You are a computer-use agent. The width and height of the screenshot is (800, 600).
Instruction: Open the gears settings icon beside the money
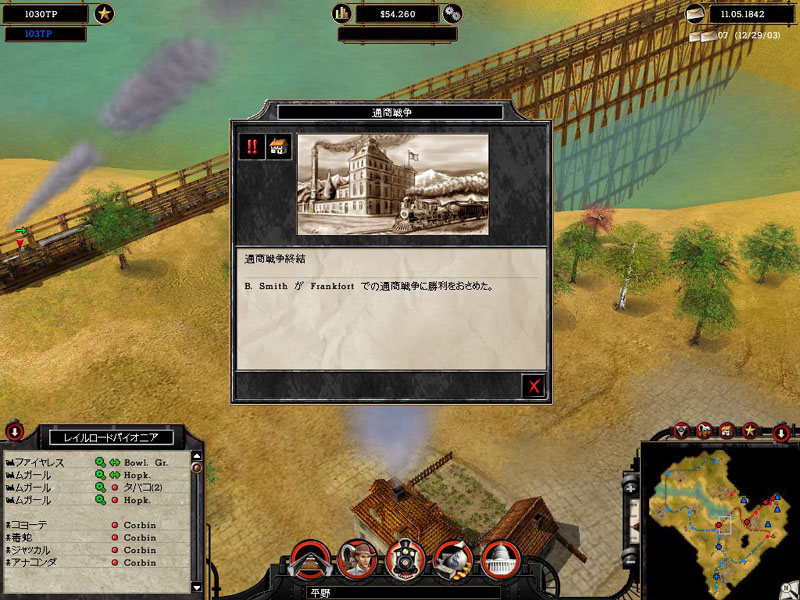point(452,13)
